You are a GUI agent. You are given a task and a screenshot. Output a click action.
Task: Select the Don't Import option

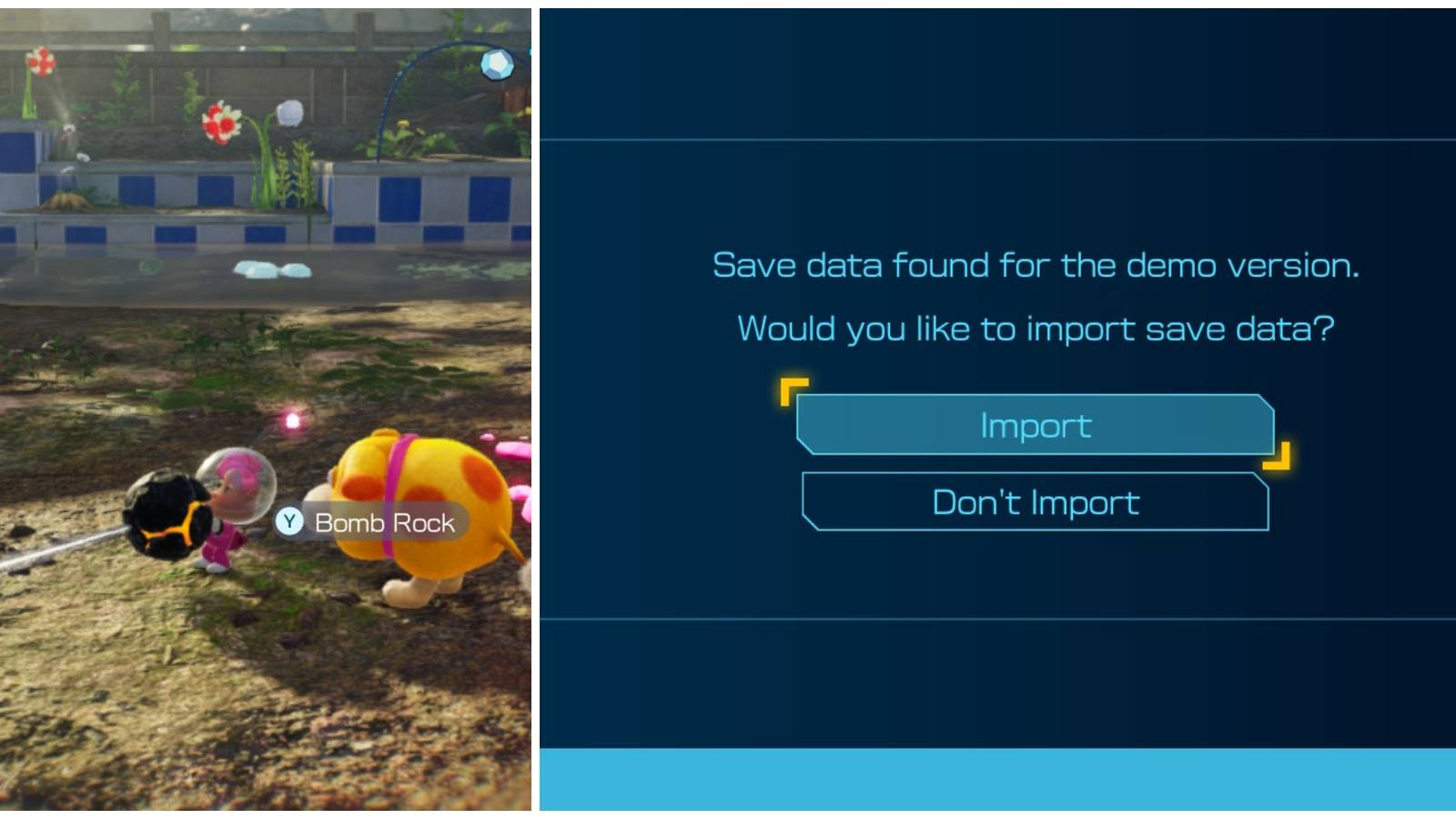tap(1036, 501)
